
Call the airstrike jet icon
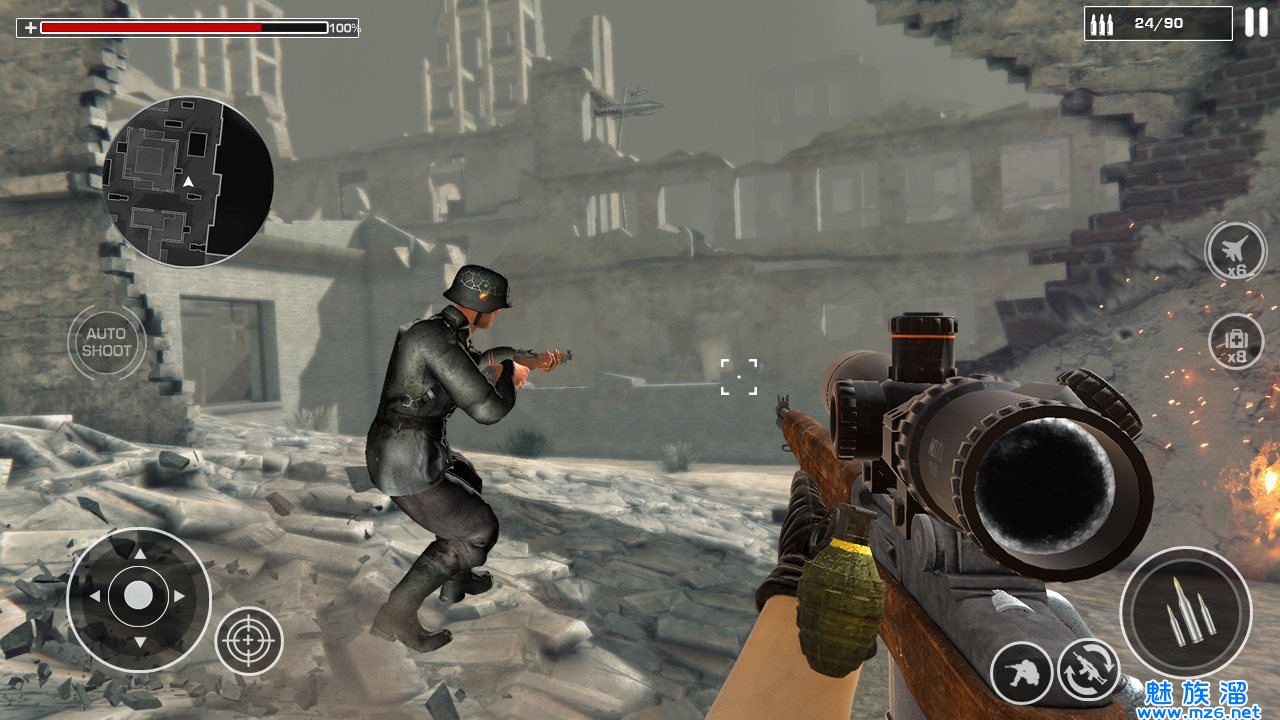coord(1236,251)
